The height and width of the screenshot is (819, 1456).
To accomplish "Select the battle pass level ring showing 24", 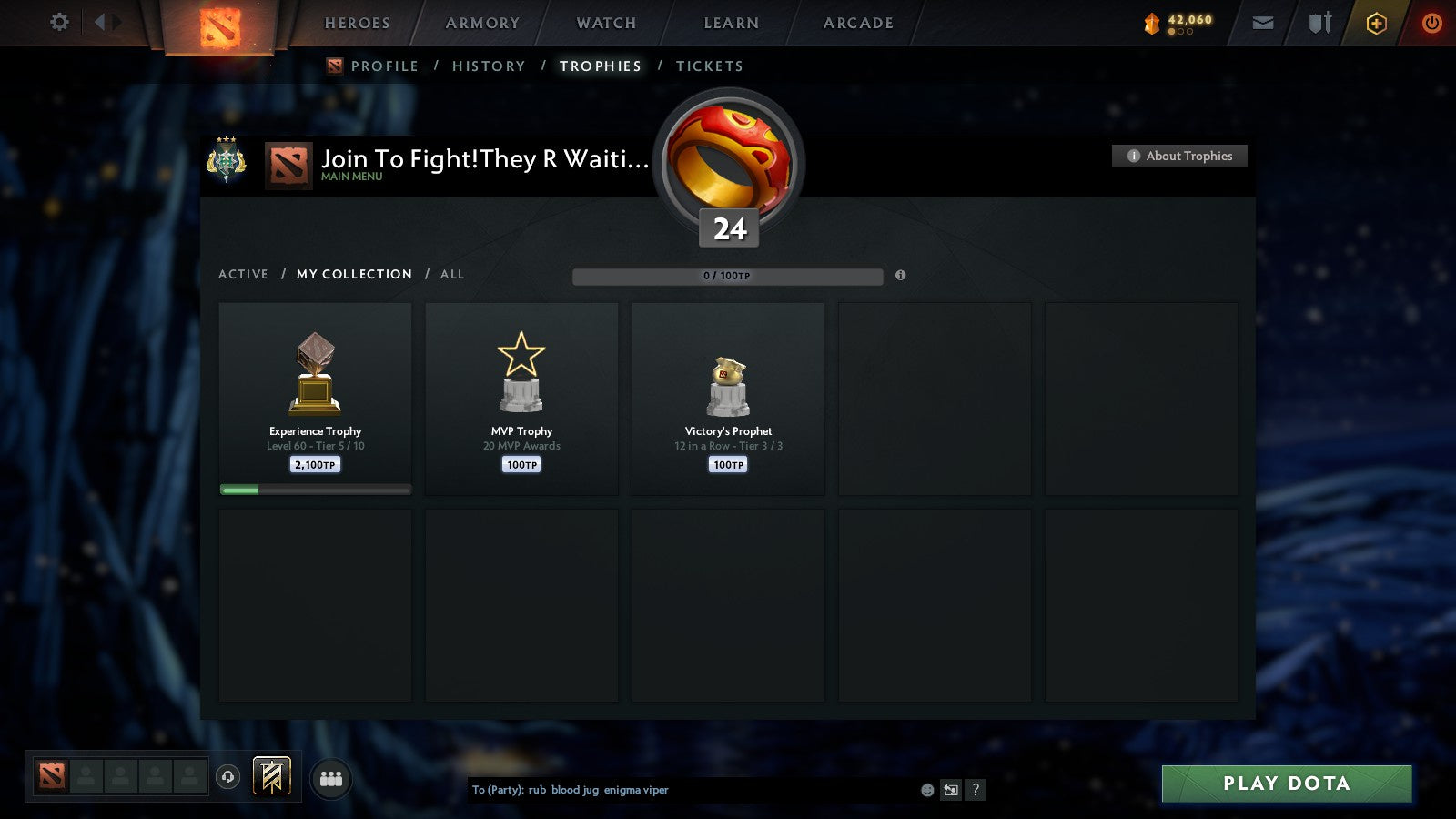I will 727,164.
